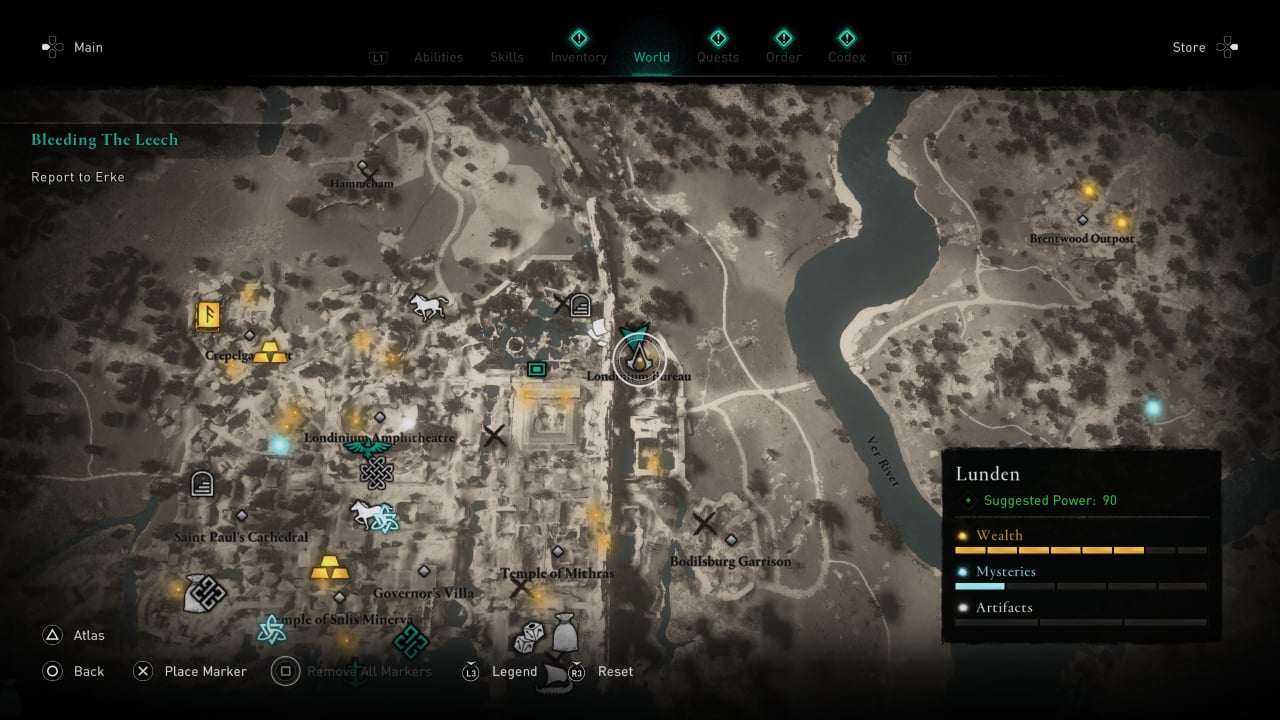Click the Main menu label
1280x720 pixels.
[88, 47]
